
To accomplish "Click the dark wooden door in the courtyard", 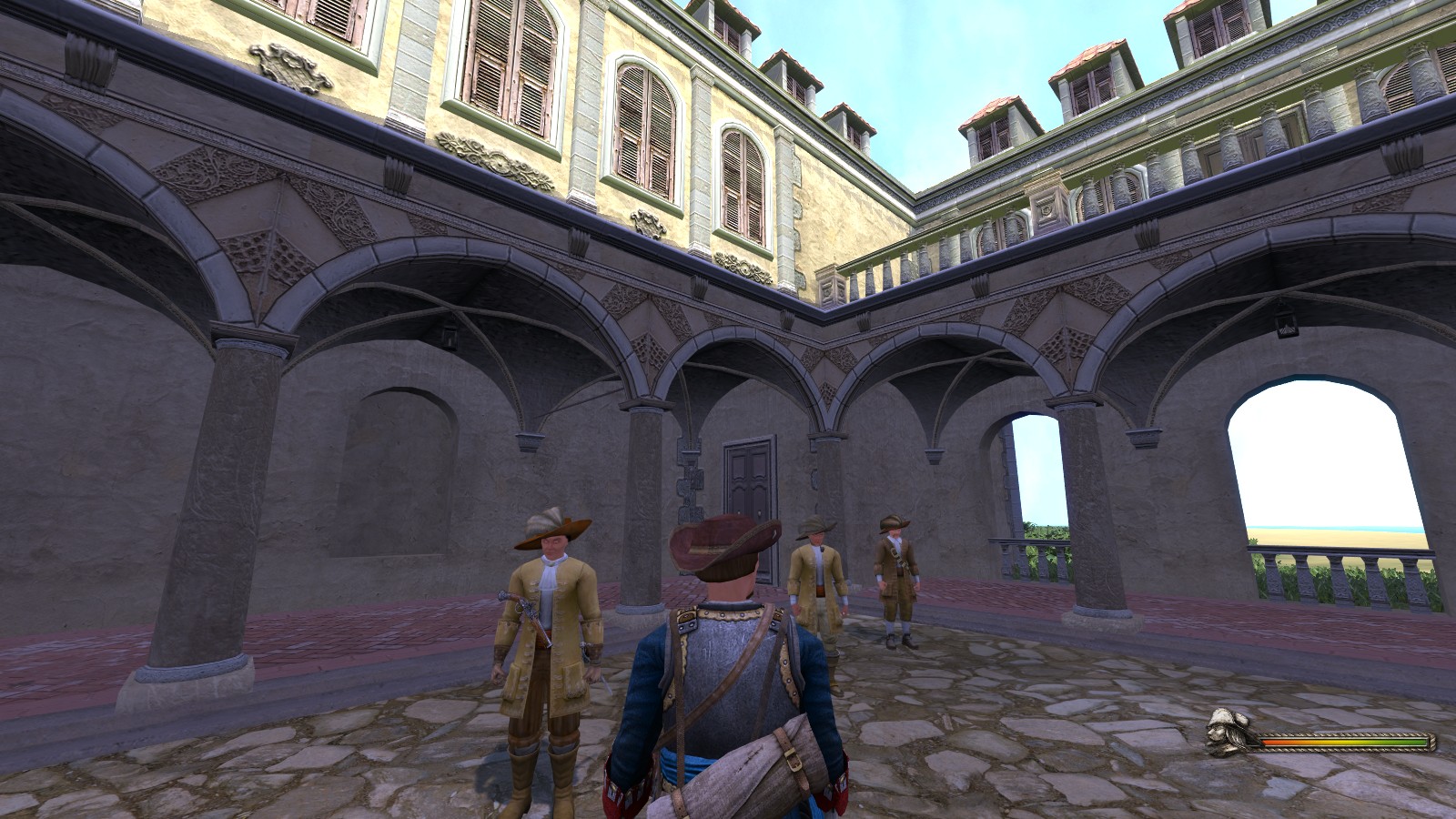I will click(746, 482).
